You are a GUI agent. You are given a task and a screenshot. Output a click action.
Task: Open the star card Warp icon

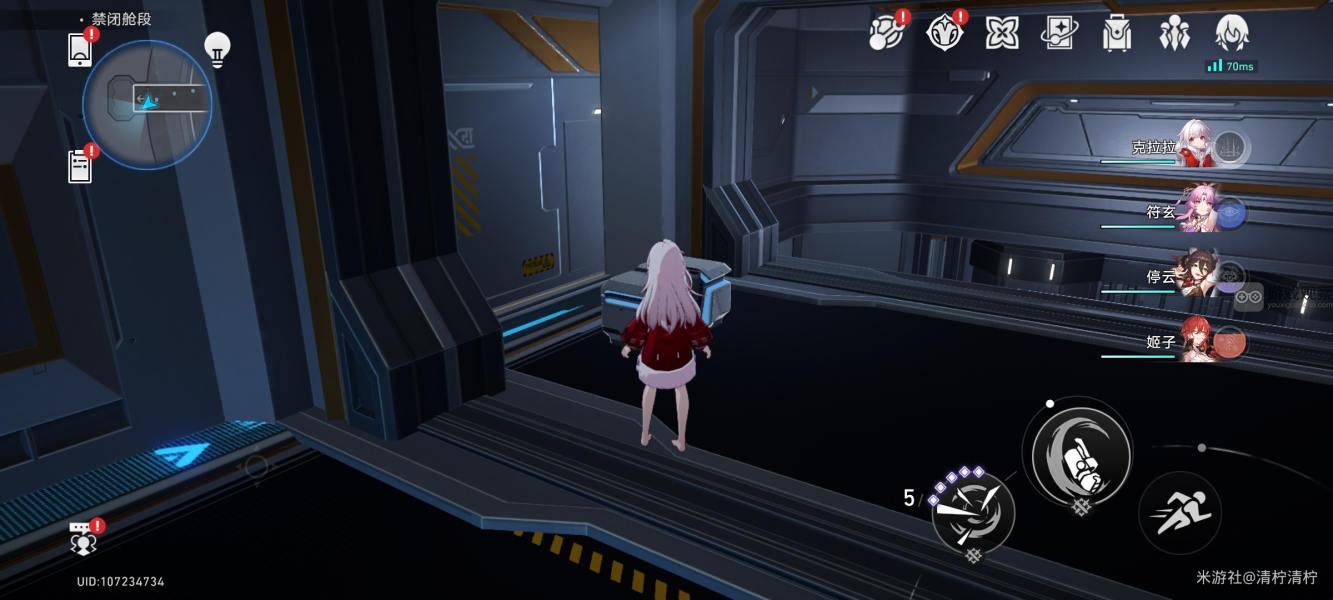[x=1059, y=34]
